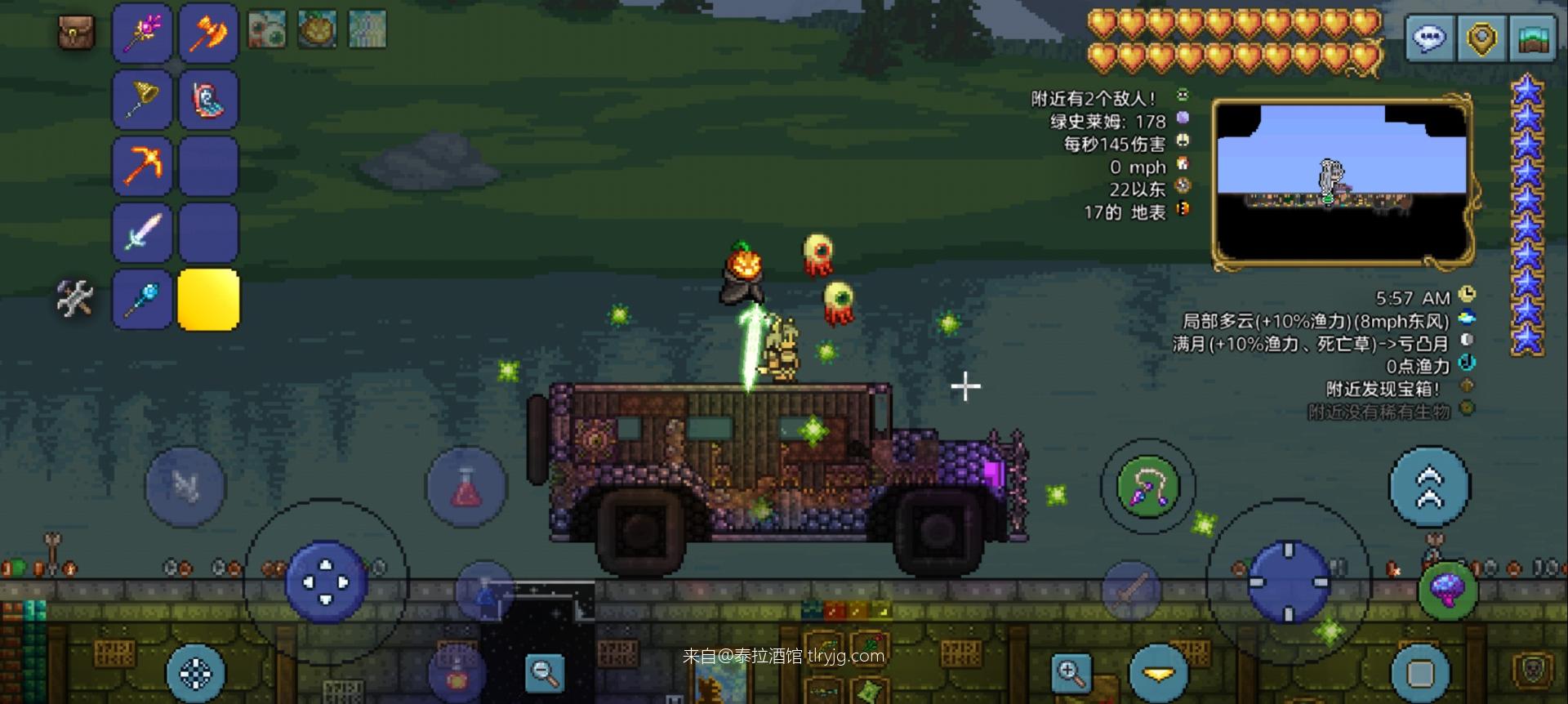1568x704 pixels.
Task: Choose the red-framed magic mirror slot
Action: pos(208,99)
